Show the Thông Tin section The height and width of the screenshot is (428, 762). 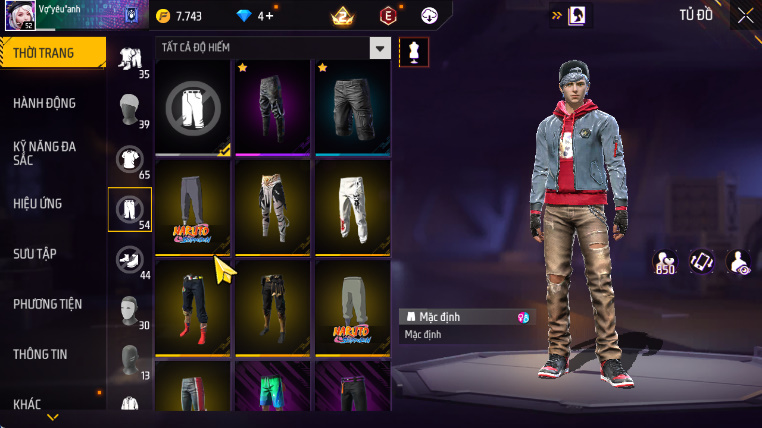(x=41, y=354)
